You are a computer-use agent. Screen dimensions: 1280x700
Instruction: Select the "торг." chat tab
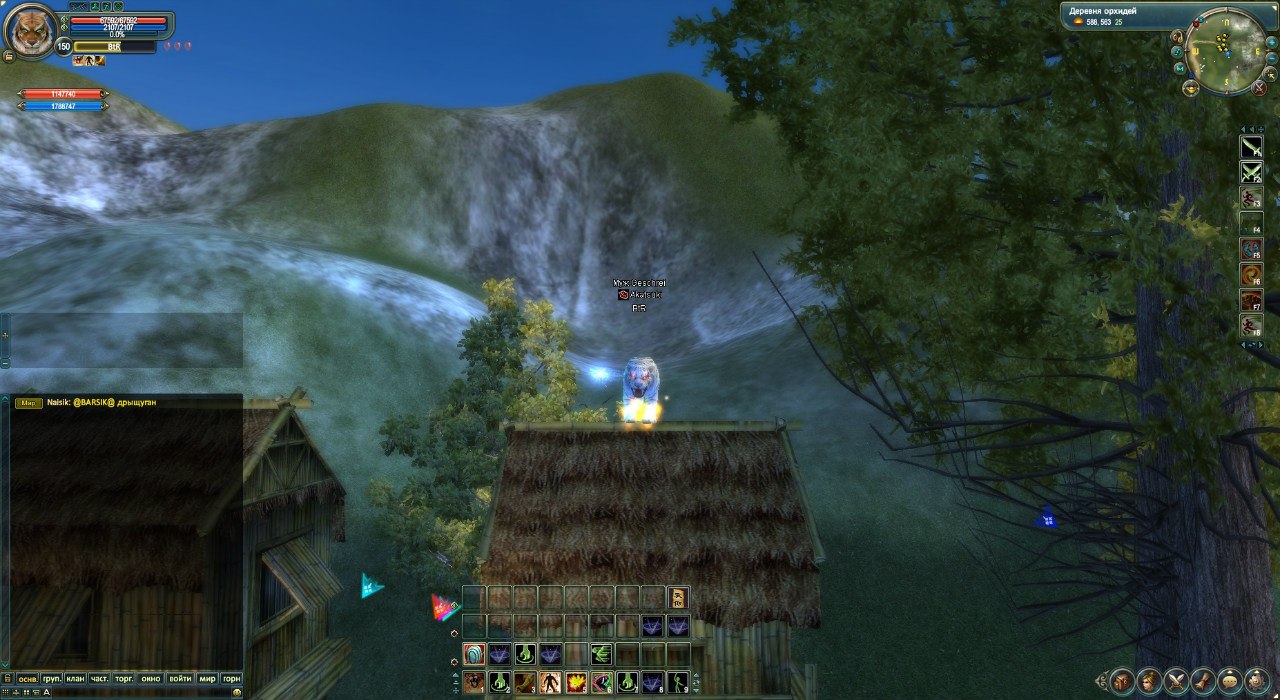tap(125, 678)
